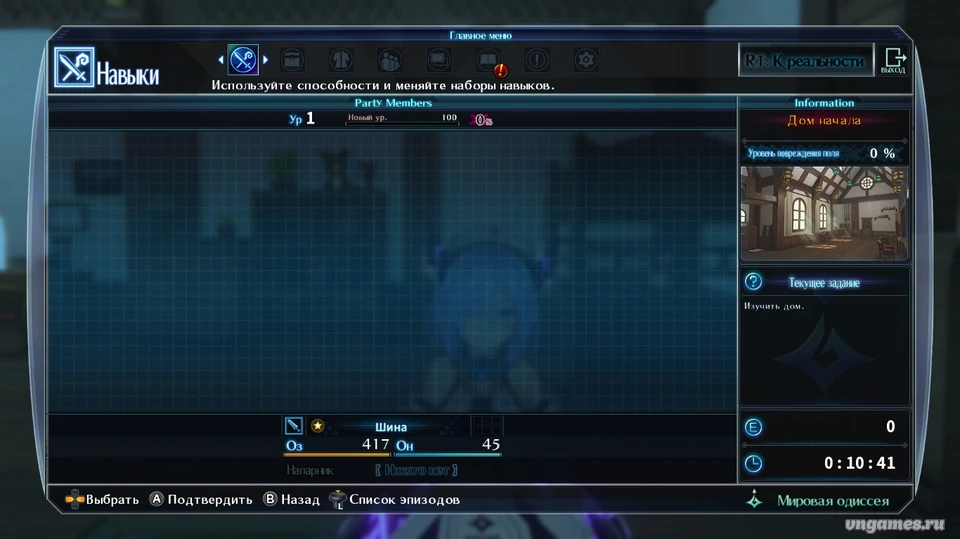This screenshot has width=960, height=539.
Task: Select party member Шина
Action: point(391,427)
